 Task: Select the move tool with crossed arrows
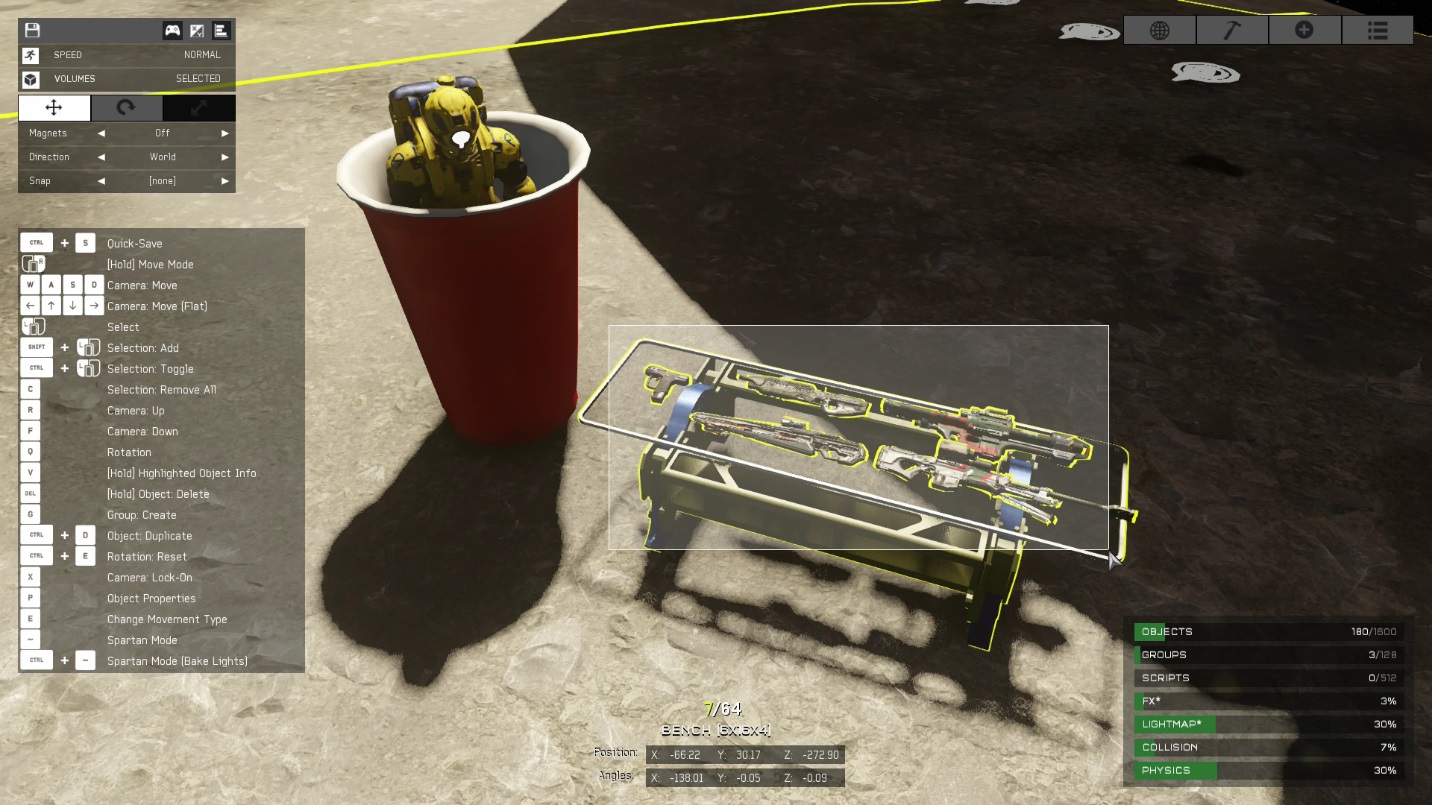[54, 108]
